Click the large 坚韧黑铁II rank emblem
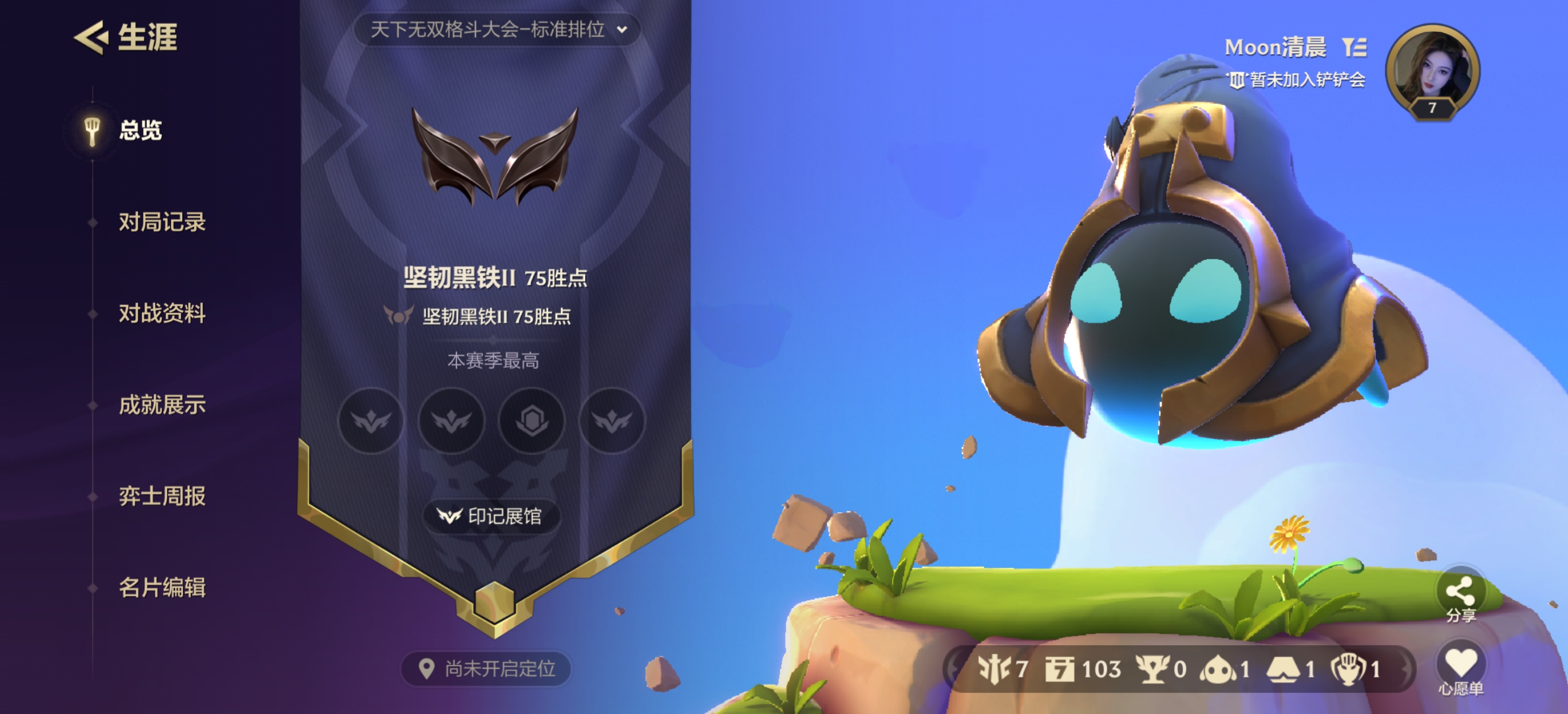 pyautogui.click(x=494, y=157)
